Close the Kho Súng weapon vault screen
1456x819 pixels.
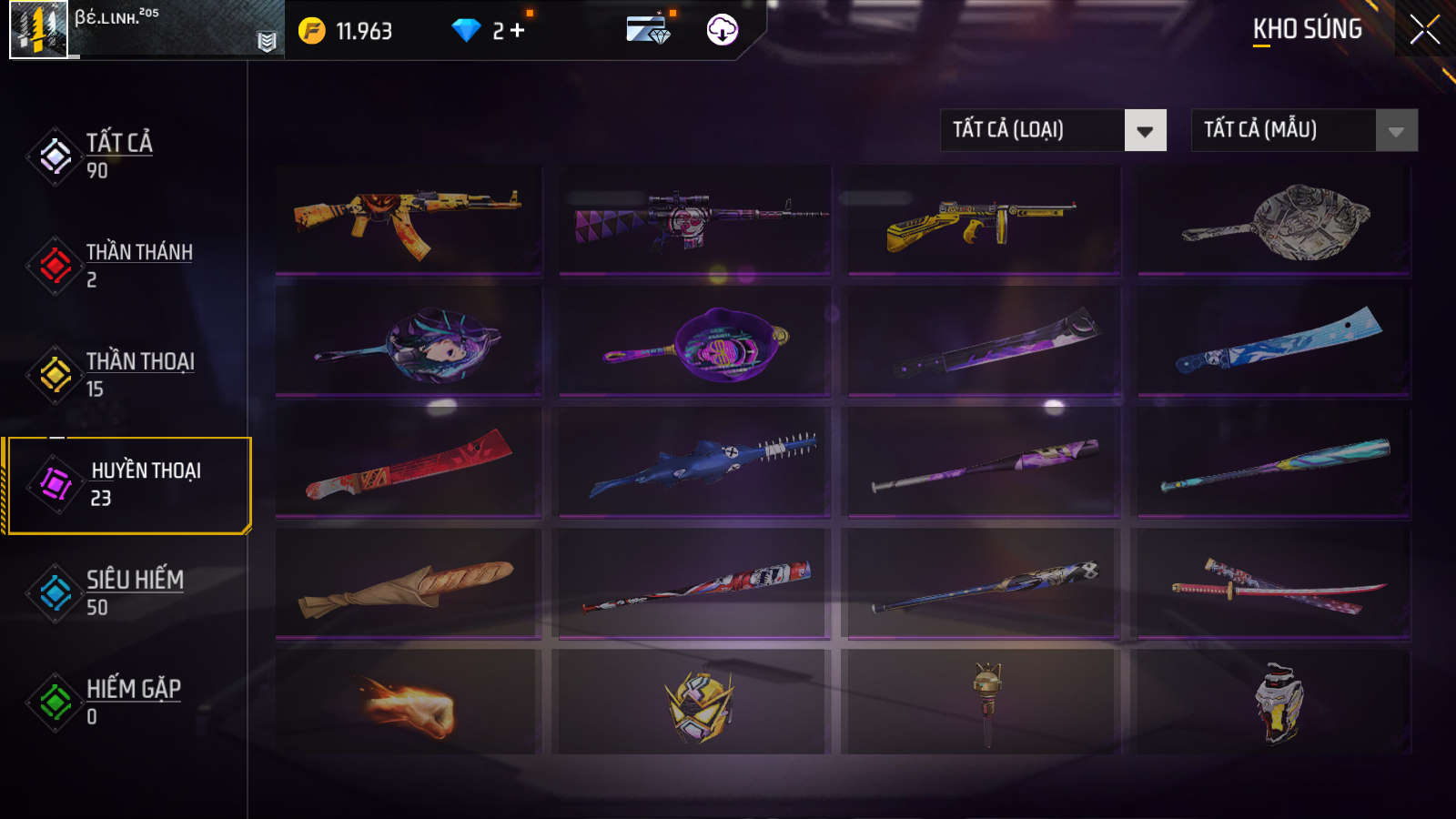click(x=1424, y=30)
